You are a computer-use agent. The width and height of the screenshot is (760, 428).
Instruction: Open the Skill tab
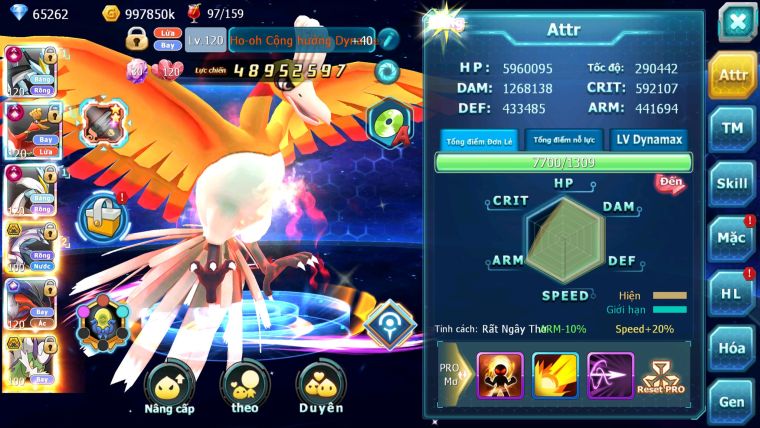(733, 183)
